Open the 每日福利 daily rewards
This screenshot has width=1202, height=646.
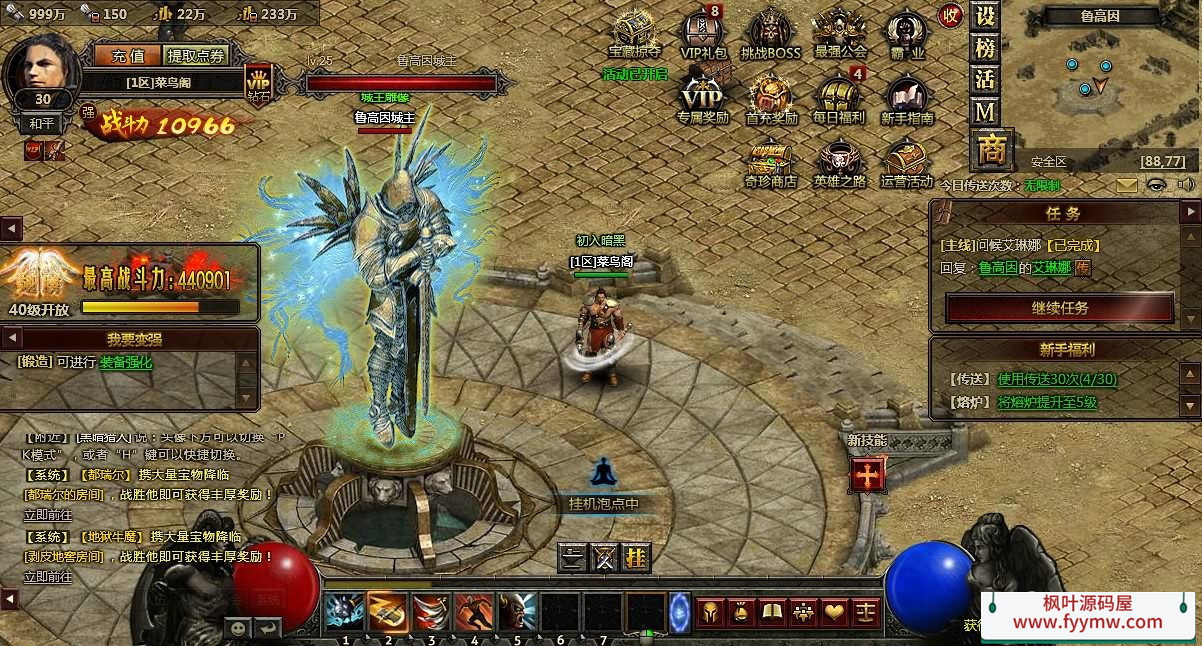point(839,98)
